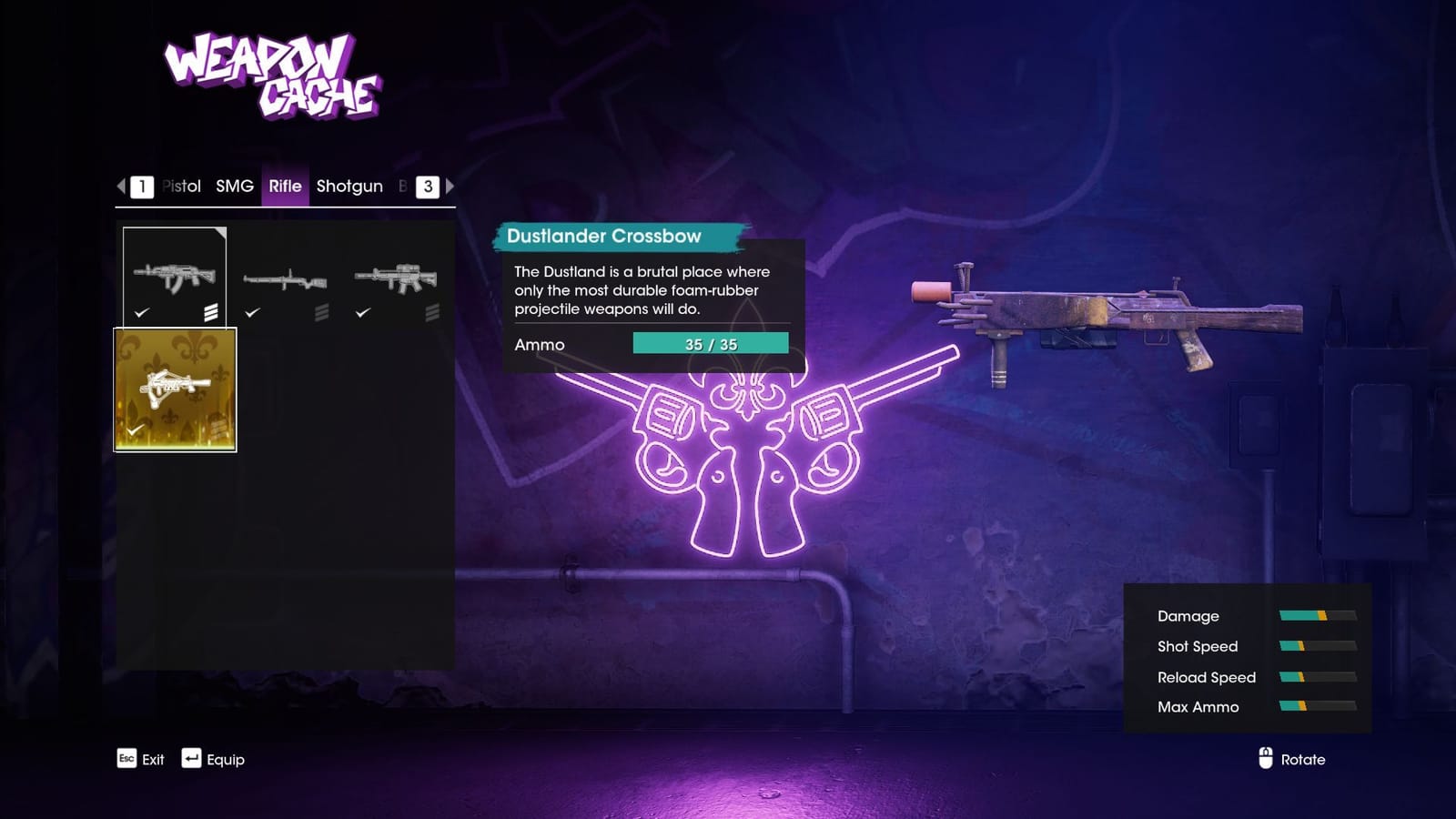Select the third rifle weapon icon
The width and height of the screenshot is (1456, 819).
398,278
